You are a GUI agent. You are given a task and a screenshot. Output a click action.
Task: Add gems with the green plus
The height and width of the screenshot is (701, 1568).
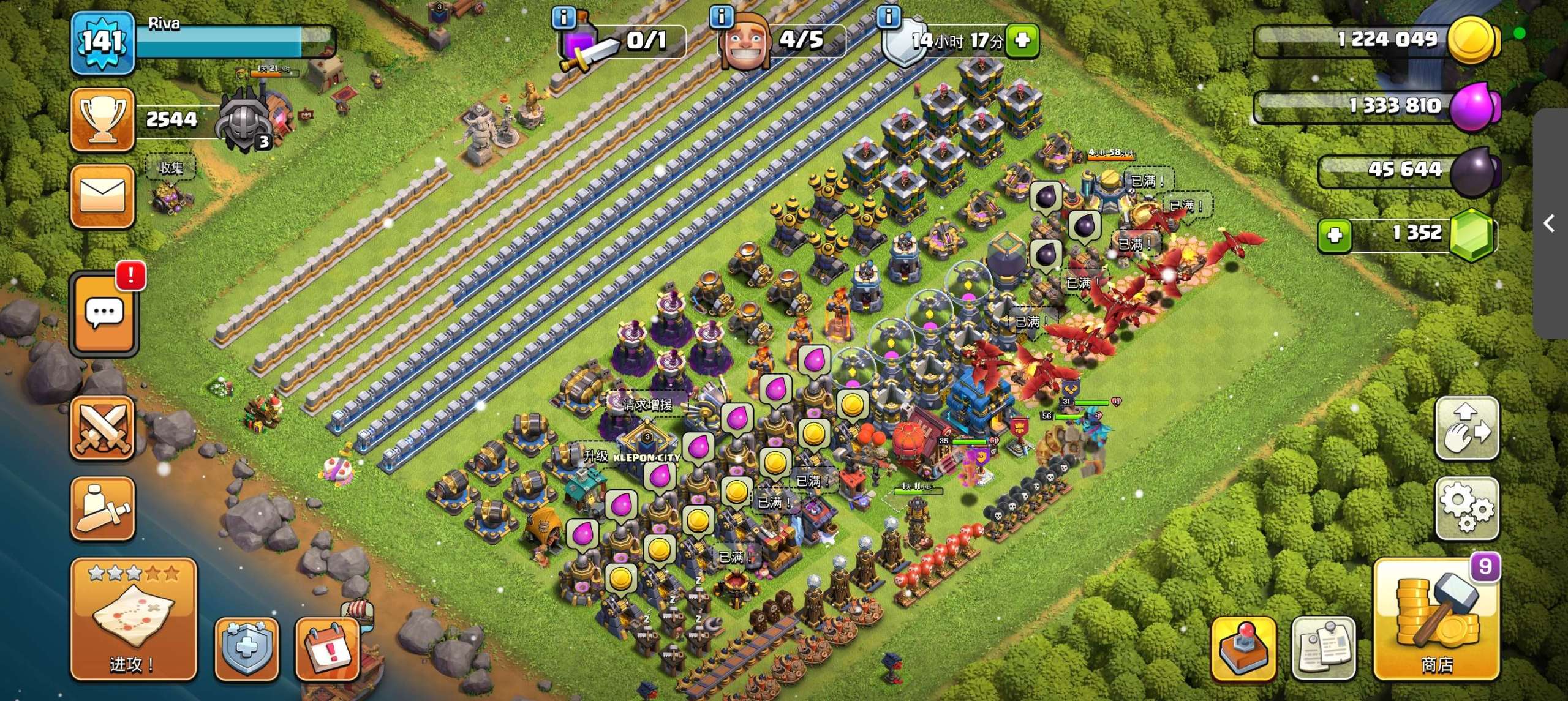point(1335,234)
